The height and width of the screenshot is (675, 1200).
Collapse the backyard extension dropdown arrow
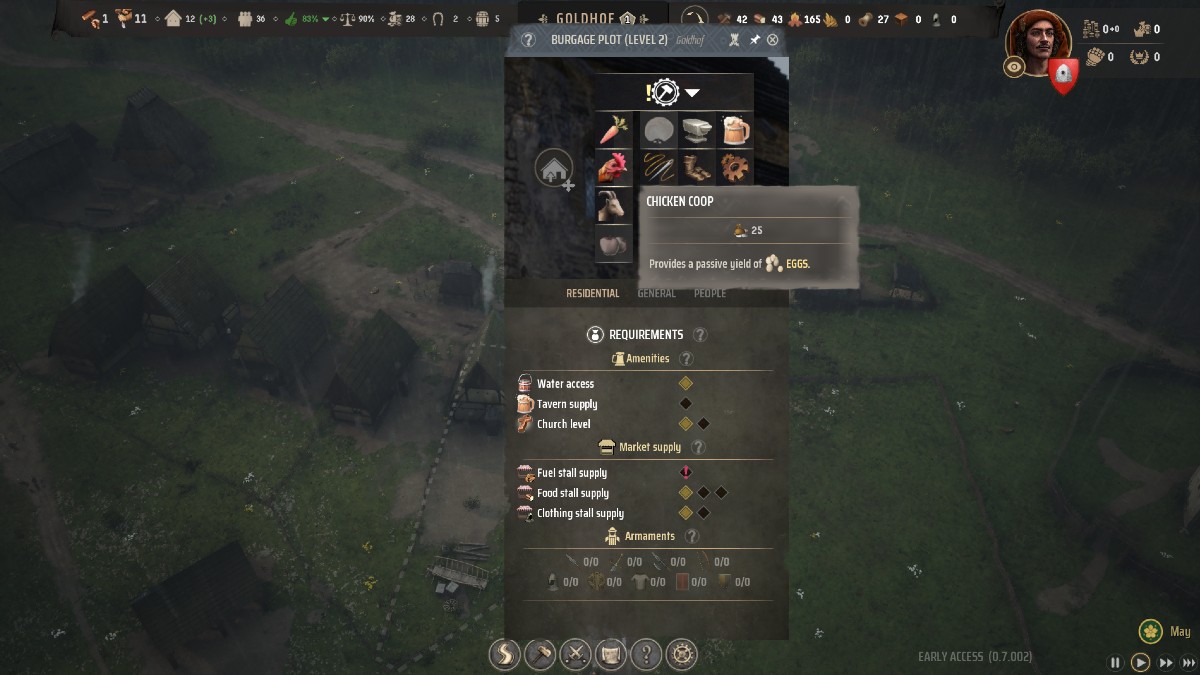(x=692, y=93)
